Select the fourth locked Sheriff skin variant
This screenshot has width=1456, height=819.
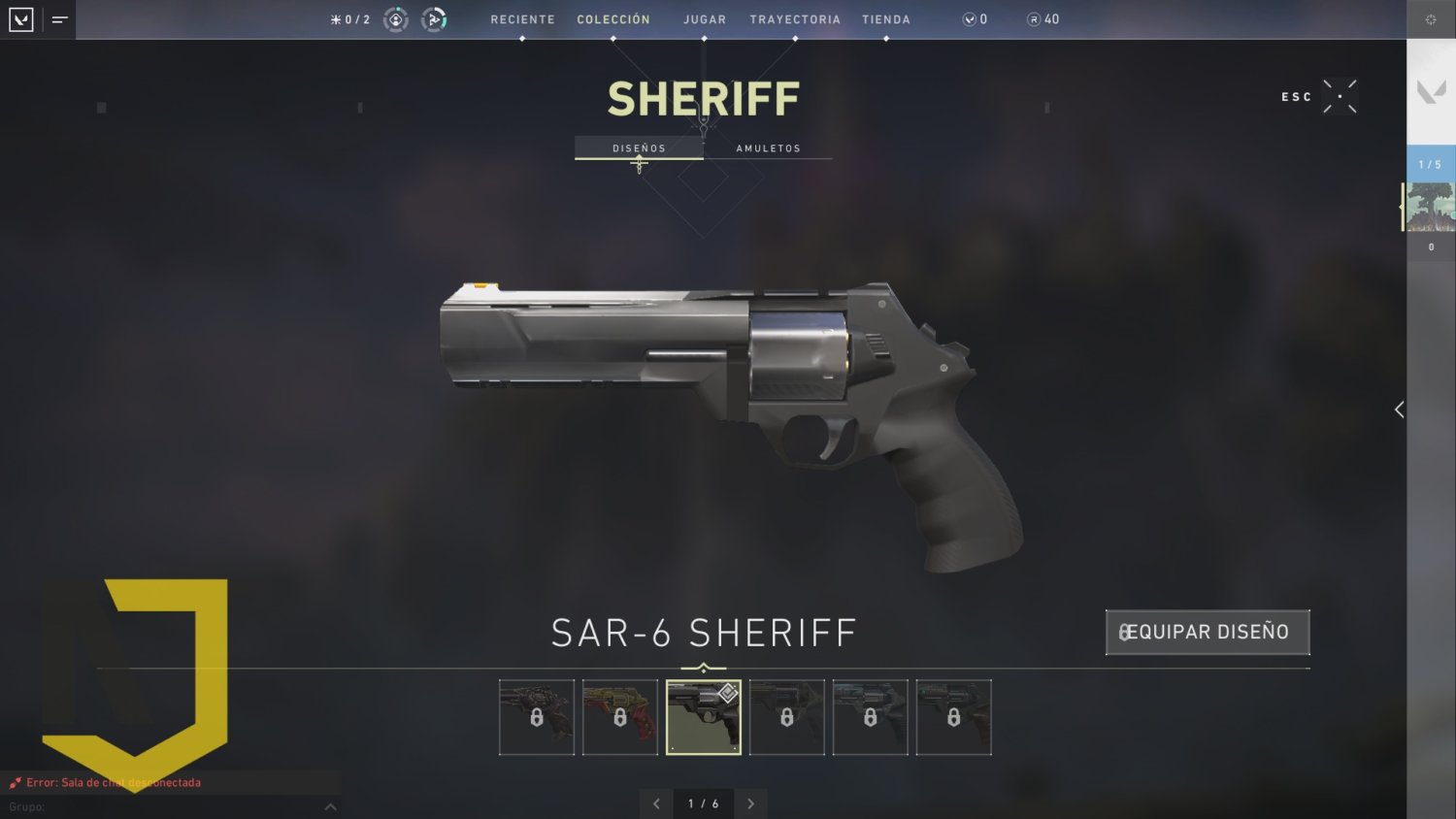786,717
